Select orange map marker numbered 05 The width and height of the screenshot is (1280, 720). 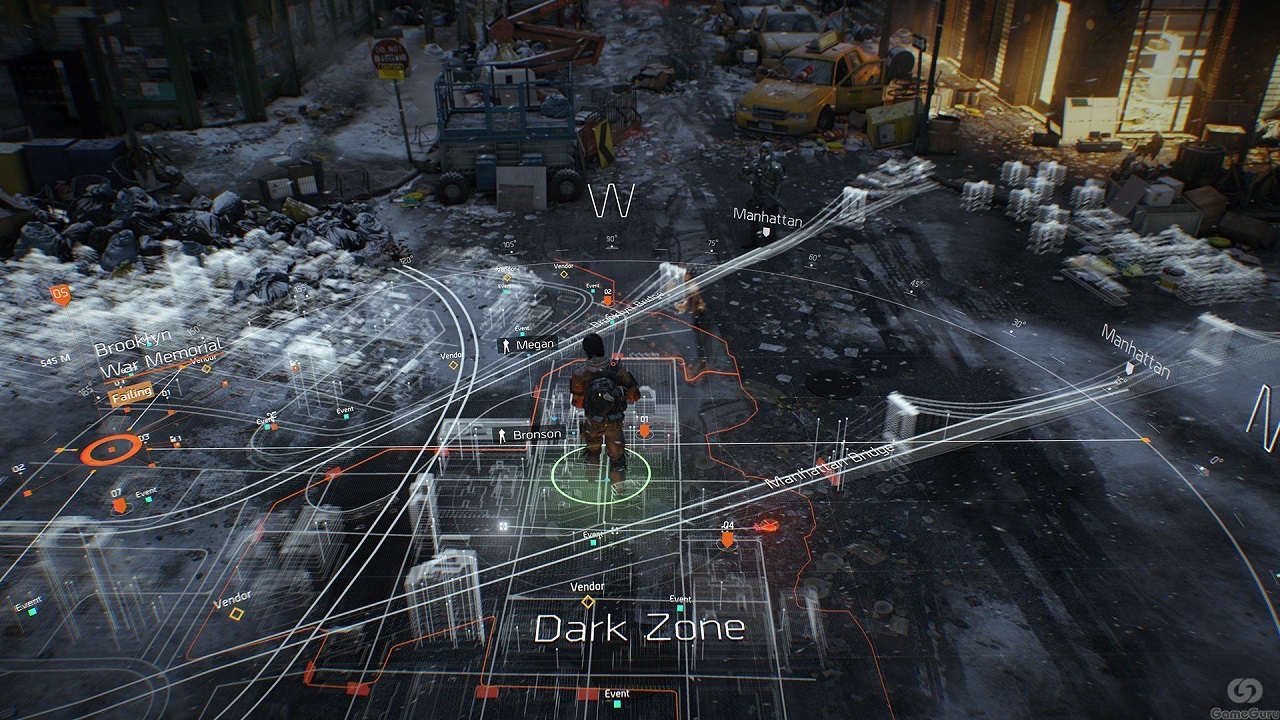click(60, 294)
